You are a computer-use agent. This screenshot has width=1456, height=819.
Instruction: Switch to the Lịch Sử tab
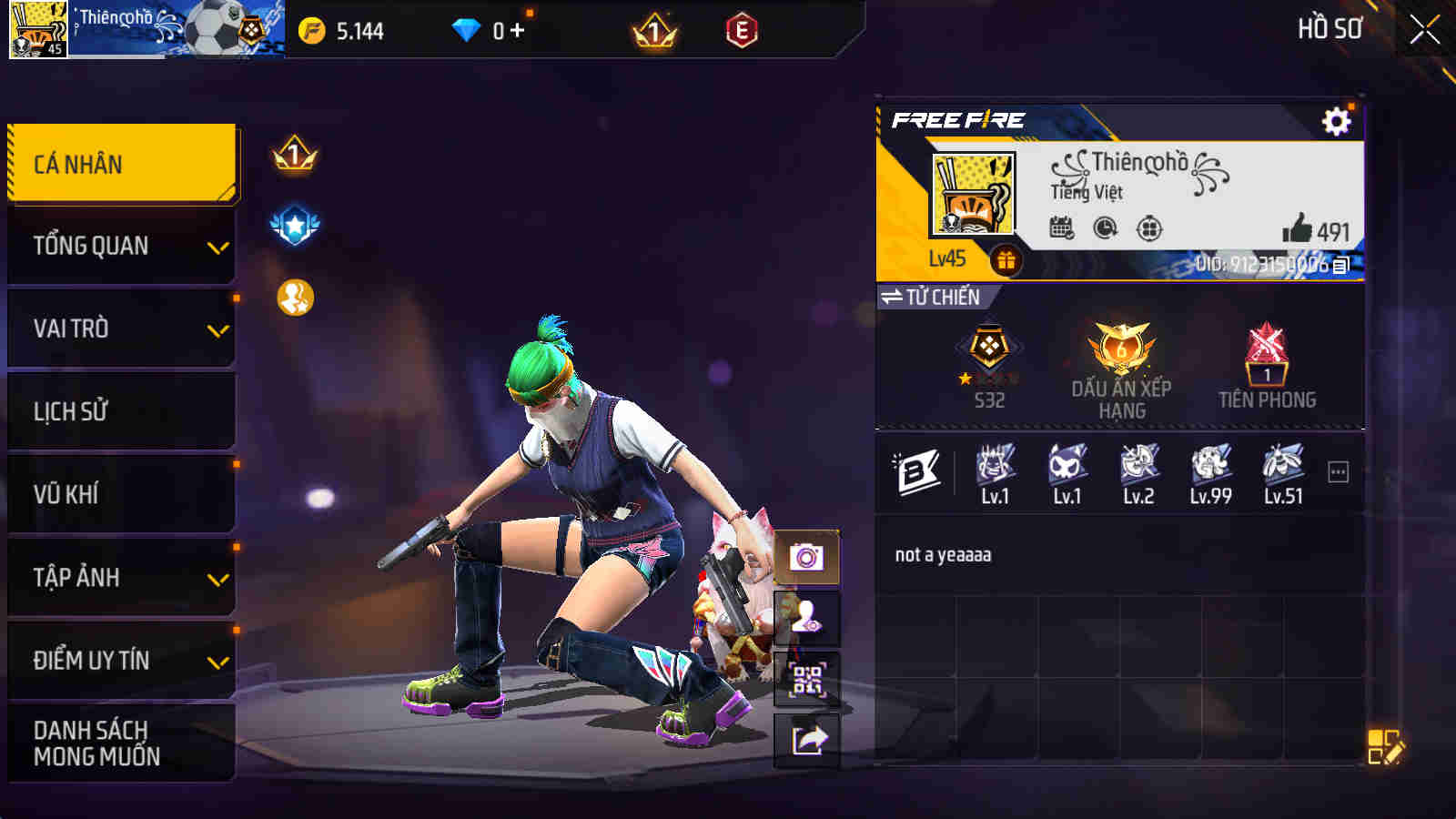click(120, 410)
